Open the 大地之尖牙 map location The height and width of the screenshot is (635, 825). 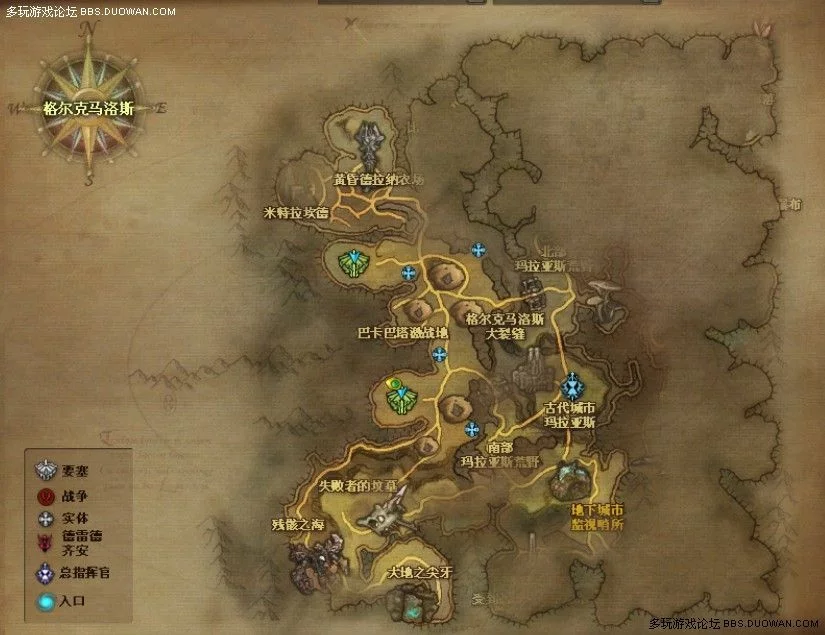click(420, 574)
